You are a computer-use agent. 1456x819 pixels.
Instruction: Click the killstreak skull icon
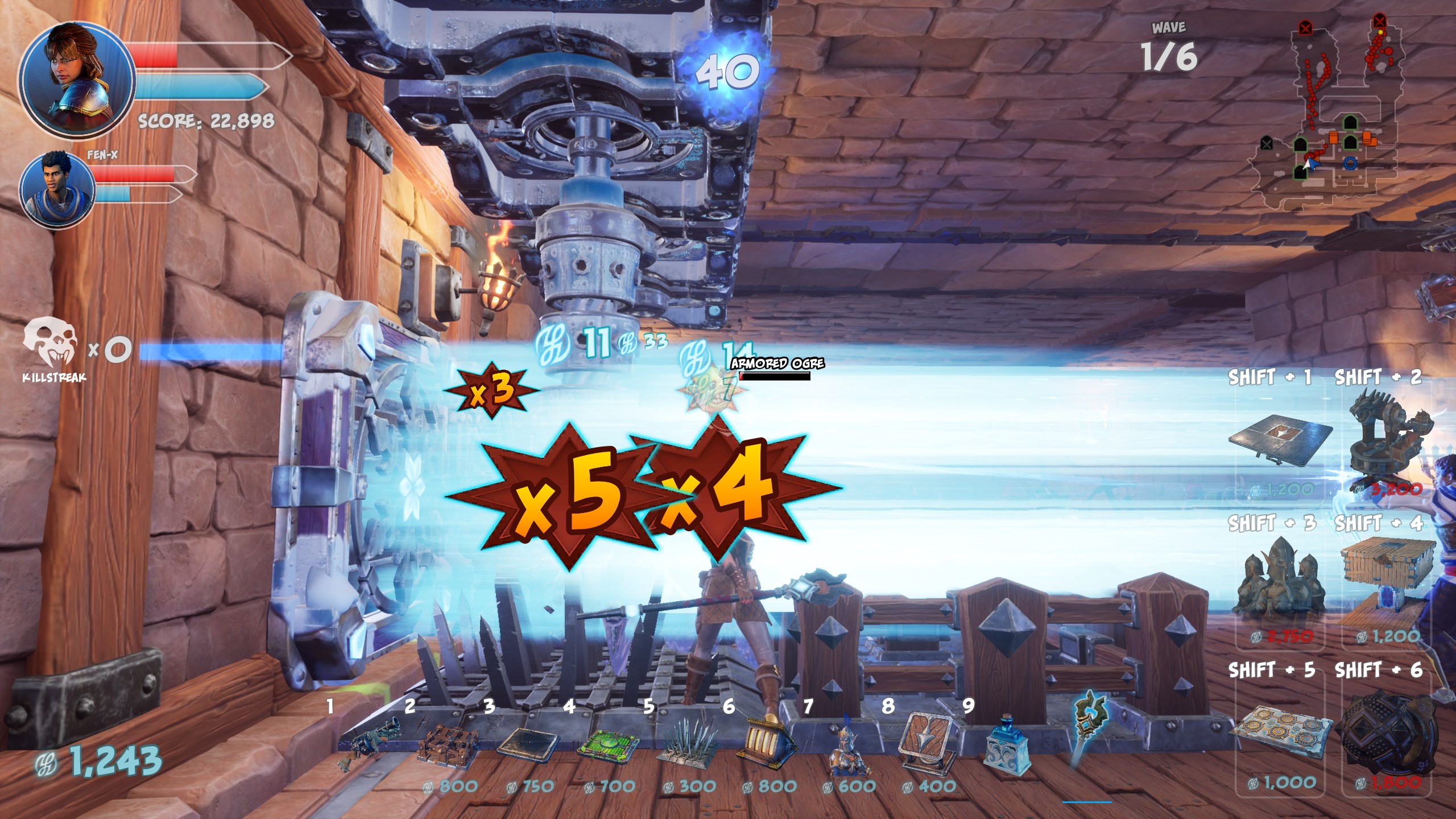click(x=50, y=341)
